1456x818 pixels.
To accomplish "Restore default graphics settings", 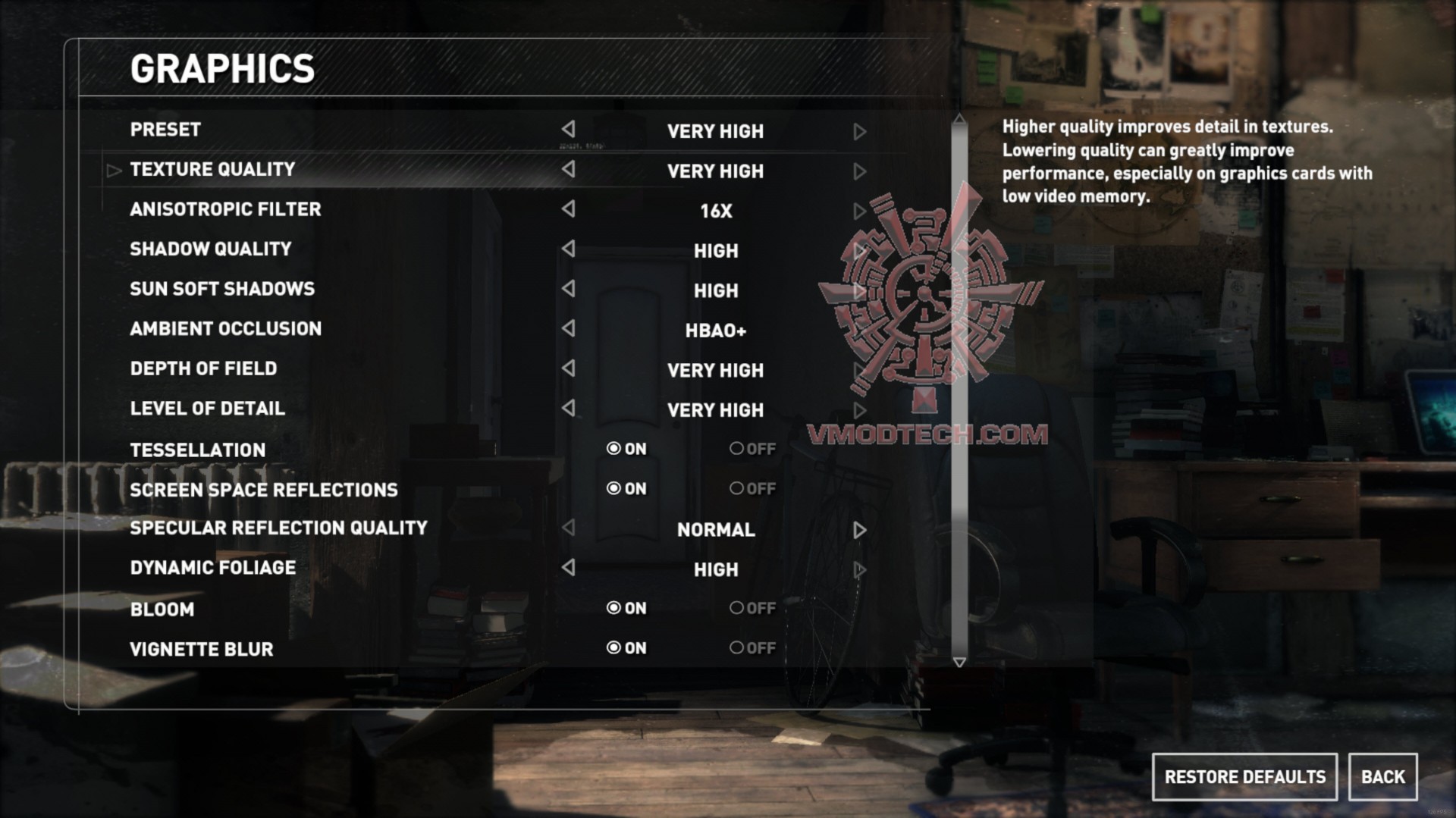I will pyautogui.click(x=1244, y=777).
